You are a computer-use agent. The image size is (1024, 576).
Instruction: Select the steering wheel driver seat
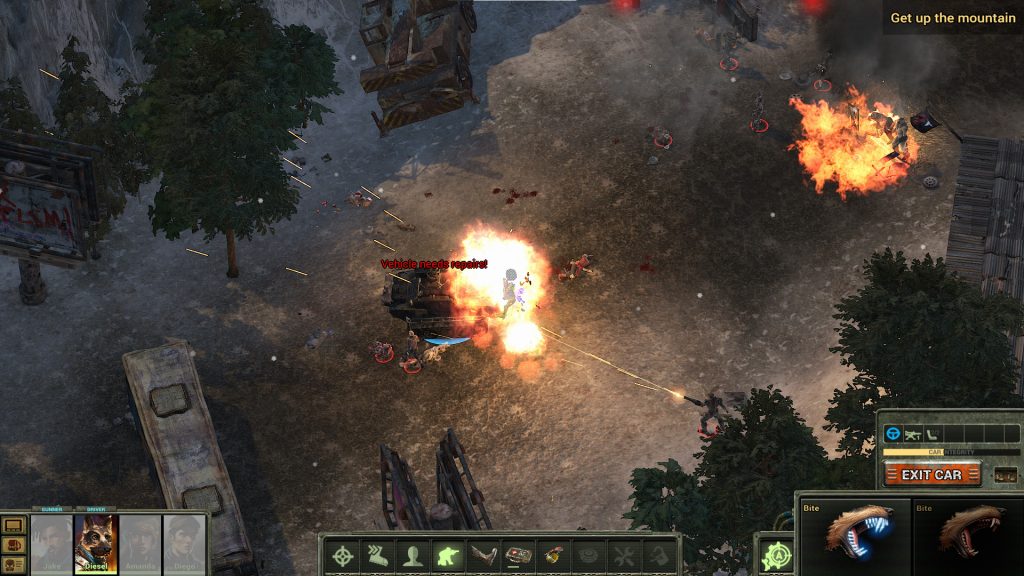coord(893,435)
